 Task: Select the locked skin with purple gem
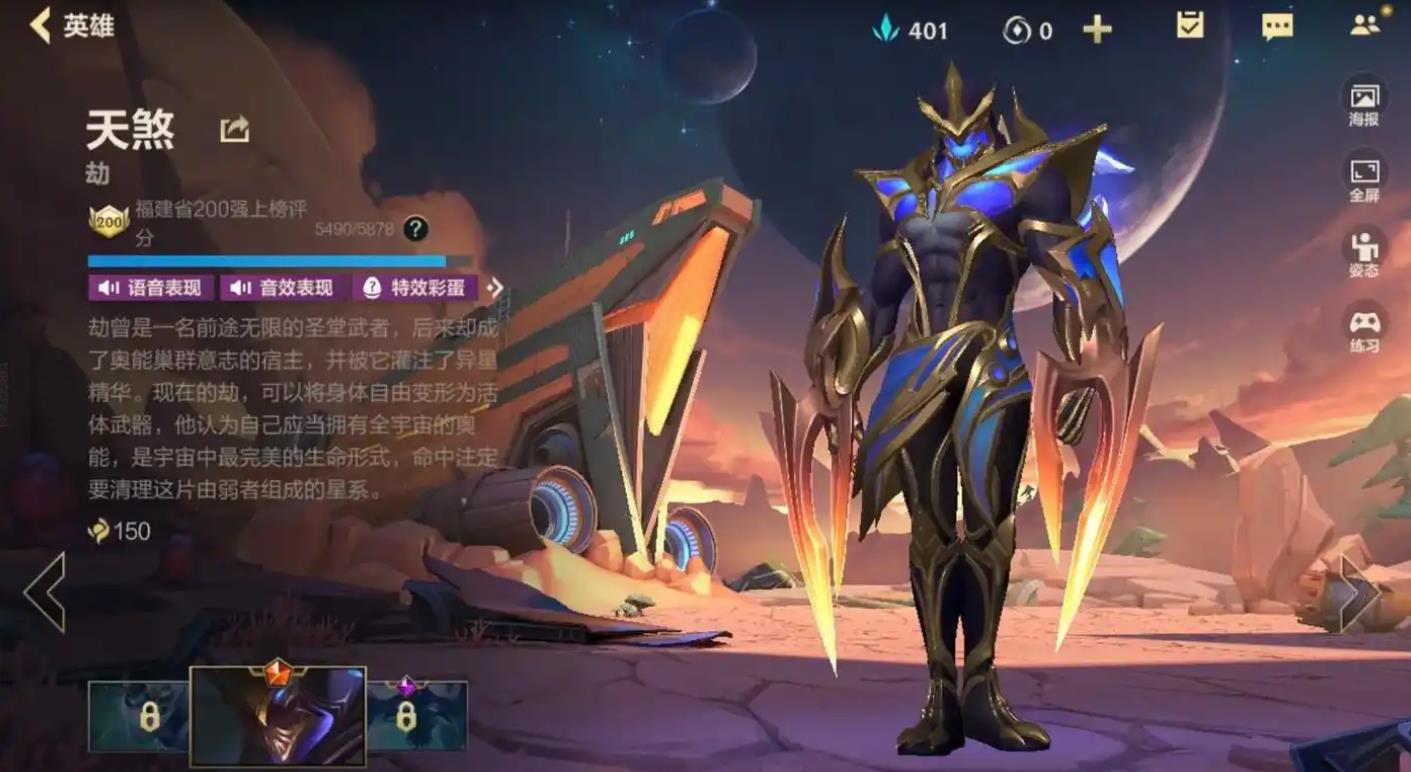[x=416, y=715]
